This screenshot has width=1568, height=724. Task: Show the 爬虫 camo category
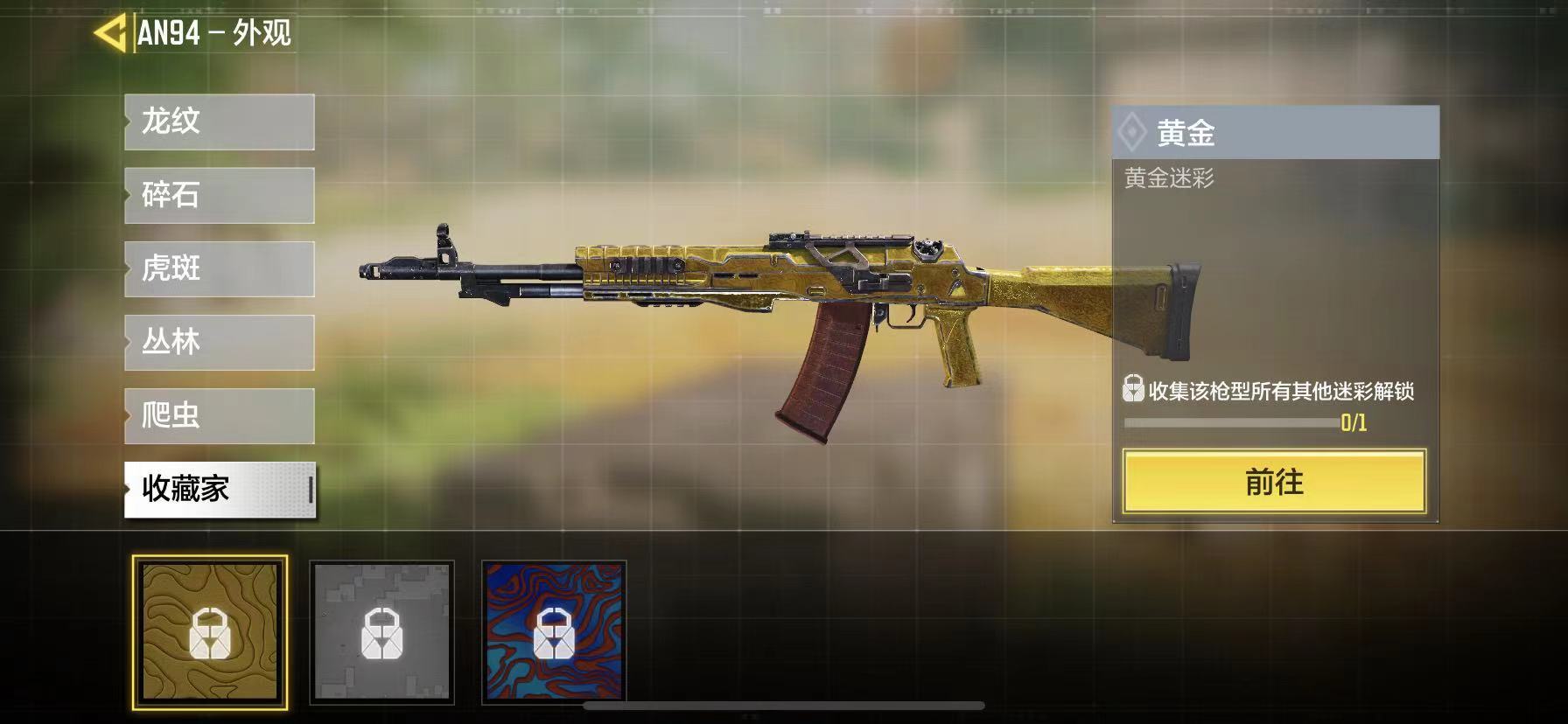point(219,415)
